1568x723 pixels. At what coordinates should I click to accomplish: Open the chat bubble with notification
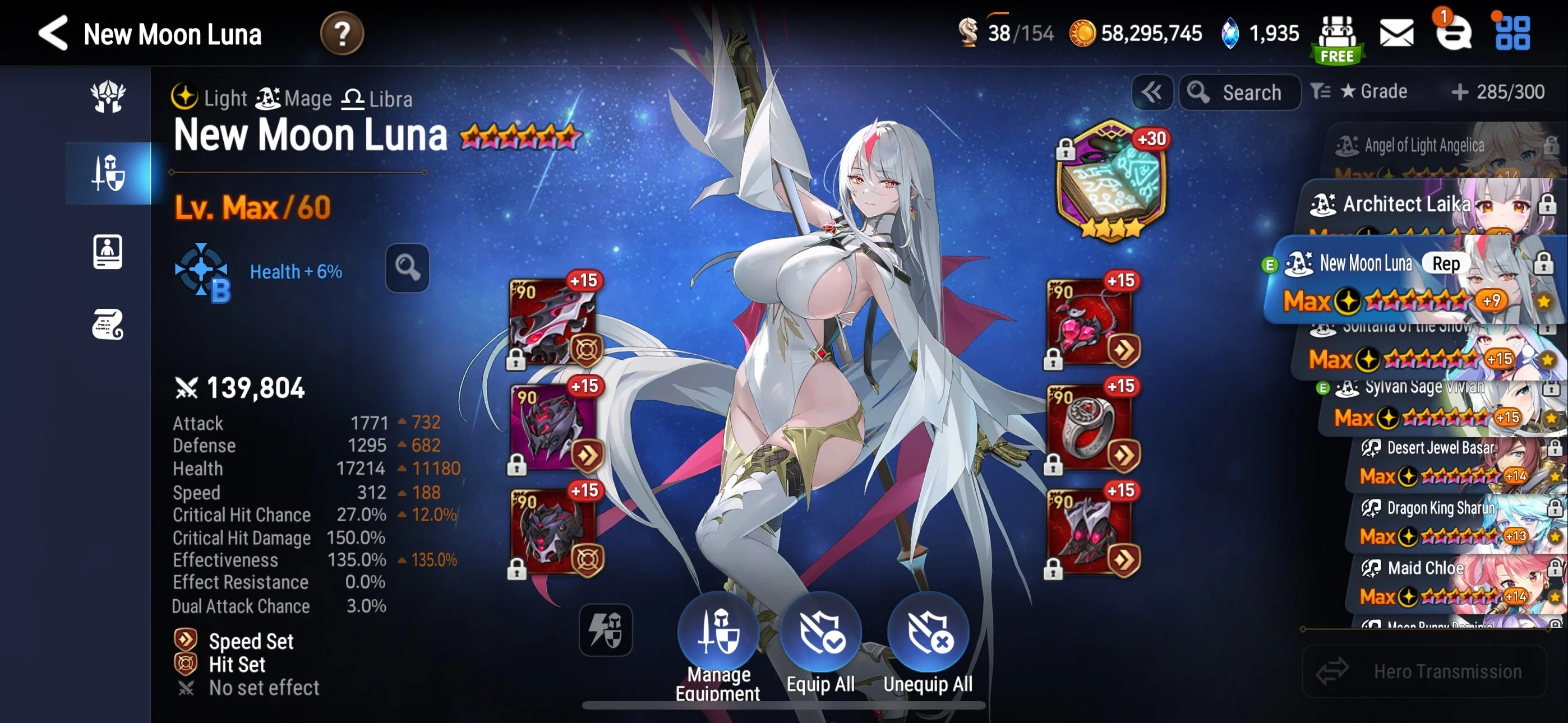(1454, 33)
